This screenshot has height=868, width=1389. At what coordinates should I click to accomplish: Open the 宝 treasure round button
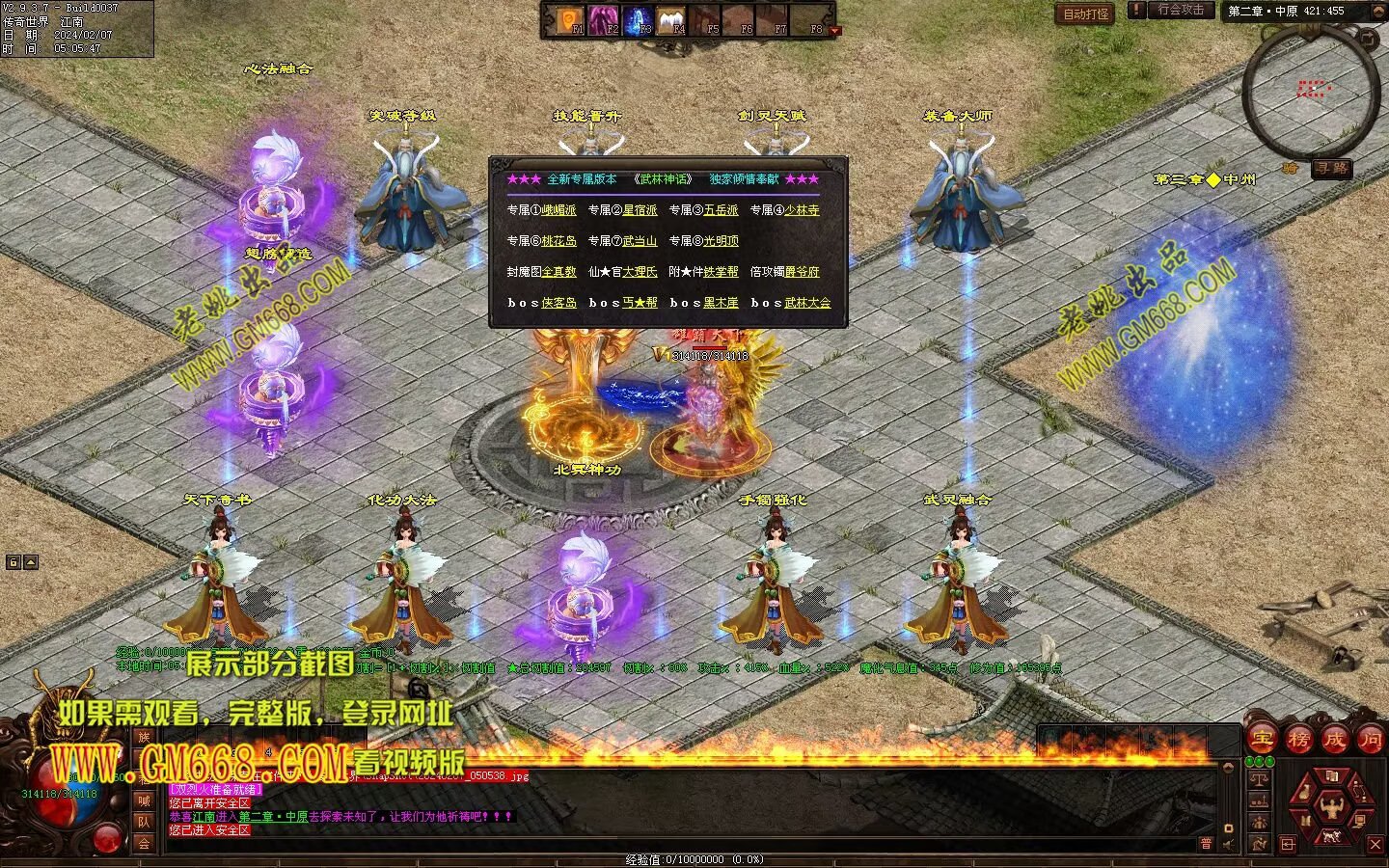point(1262,740)
